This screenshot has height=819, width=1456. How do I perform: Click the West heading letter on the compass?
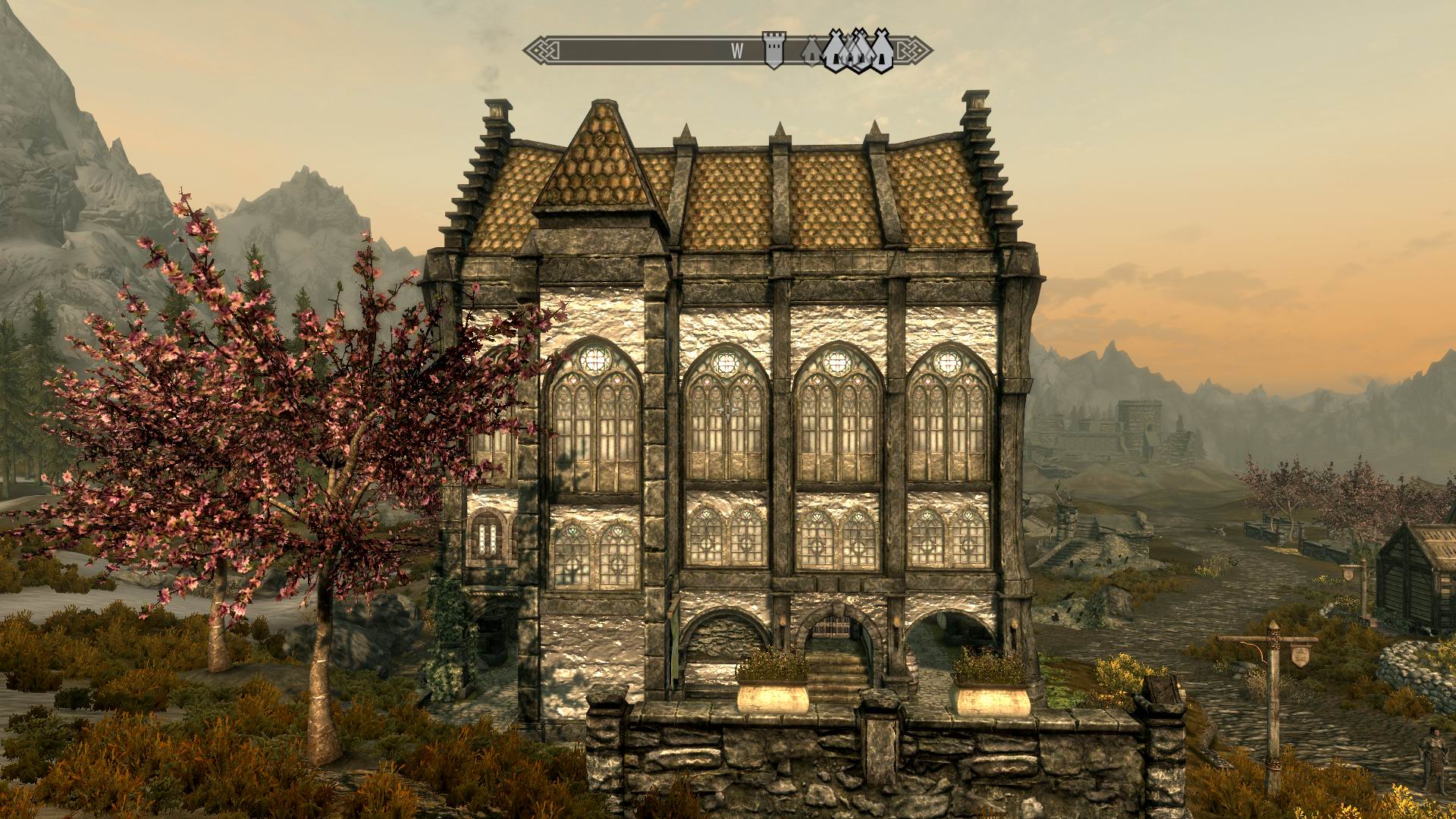point(737,51)
